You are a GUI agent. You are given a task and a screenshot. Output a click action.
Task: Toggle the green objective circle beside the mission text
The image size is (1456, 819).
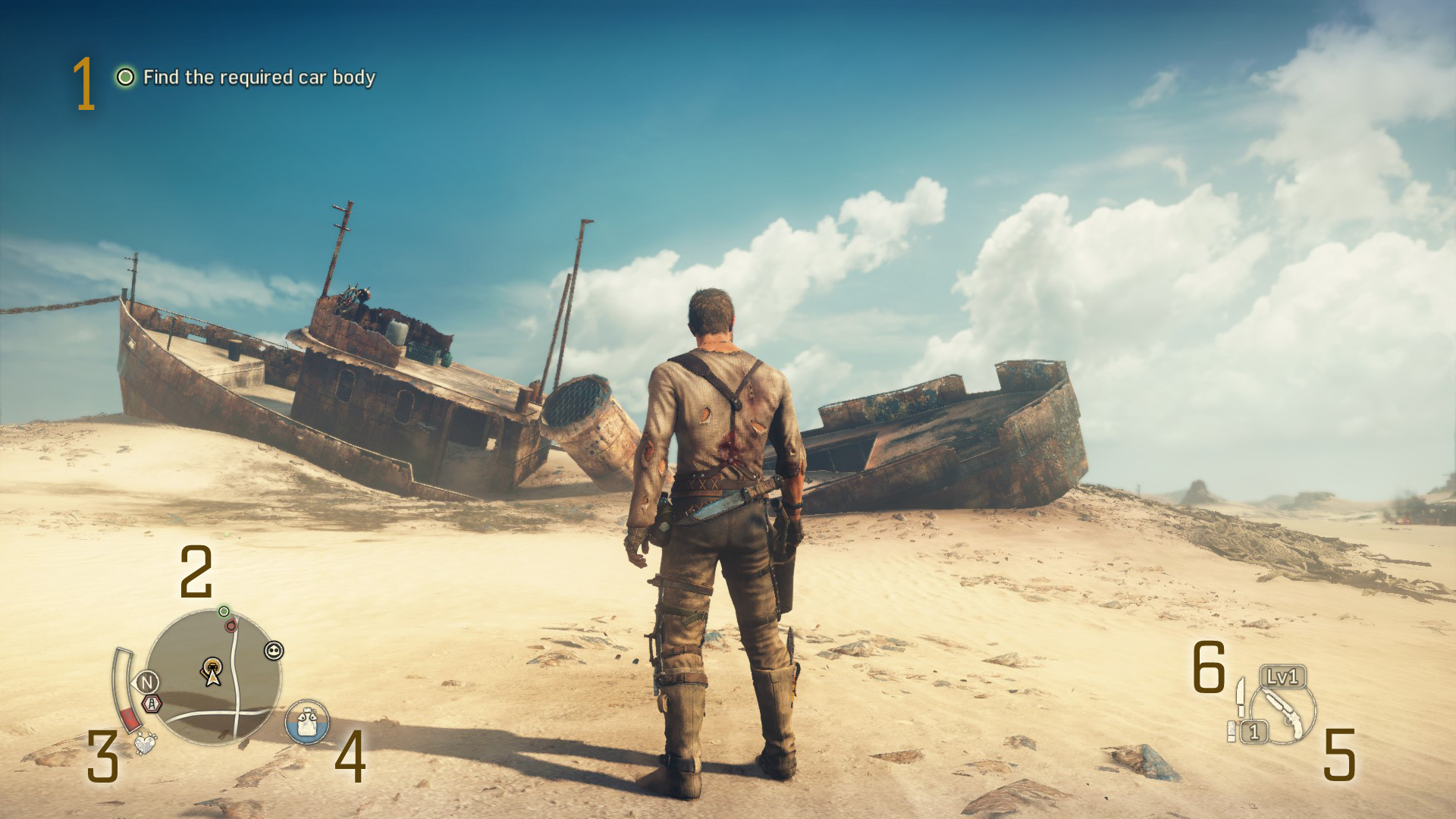click(x=124, y=77)
